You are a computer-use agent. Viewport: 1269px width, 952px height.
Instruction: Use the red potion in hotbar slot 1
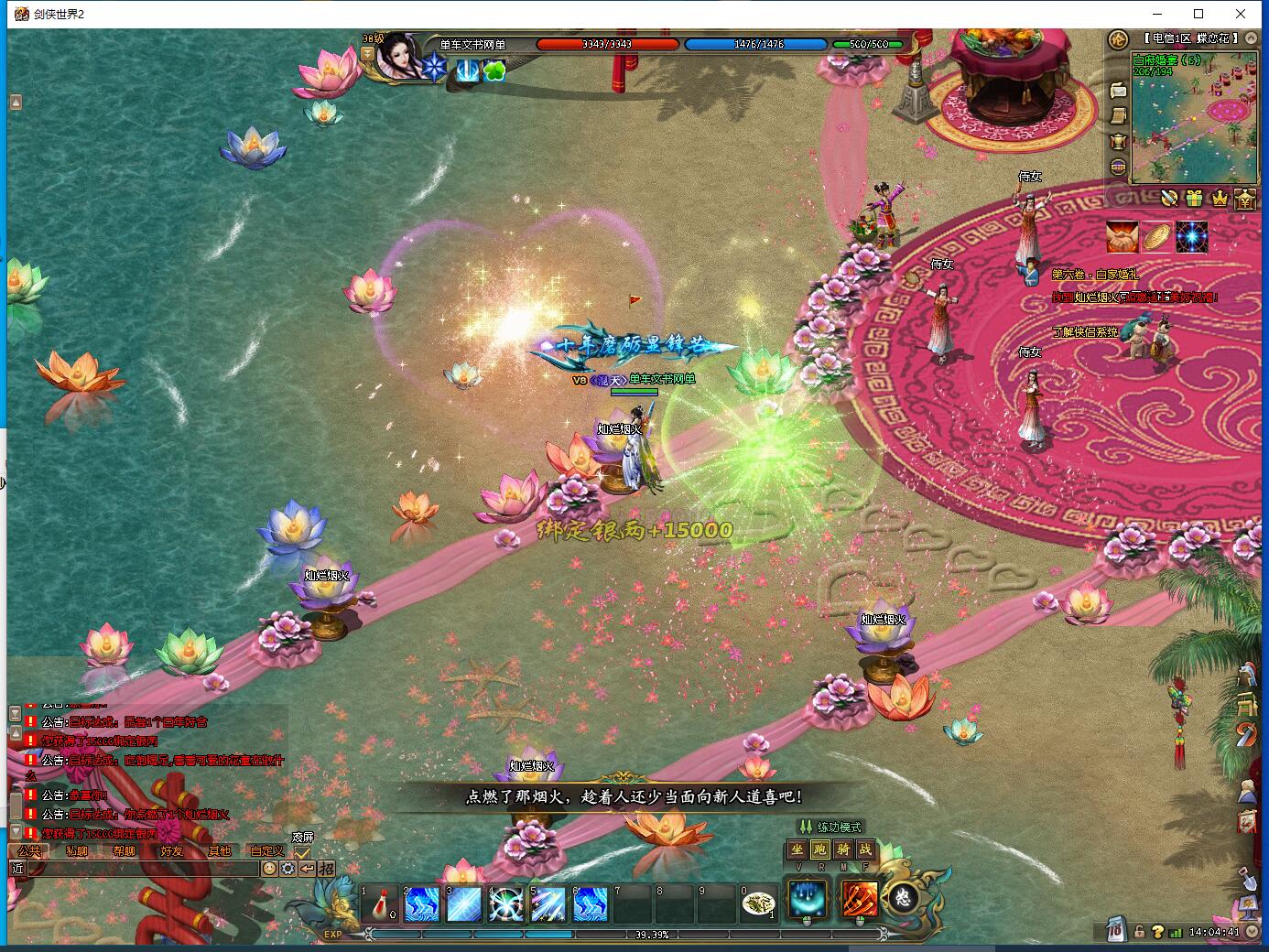click(x=378, y=904)
